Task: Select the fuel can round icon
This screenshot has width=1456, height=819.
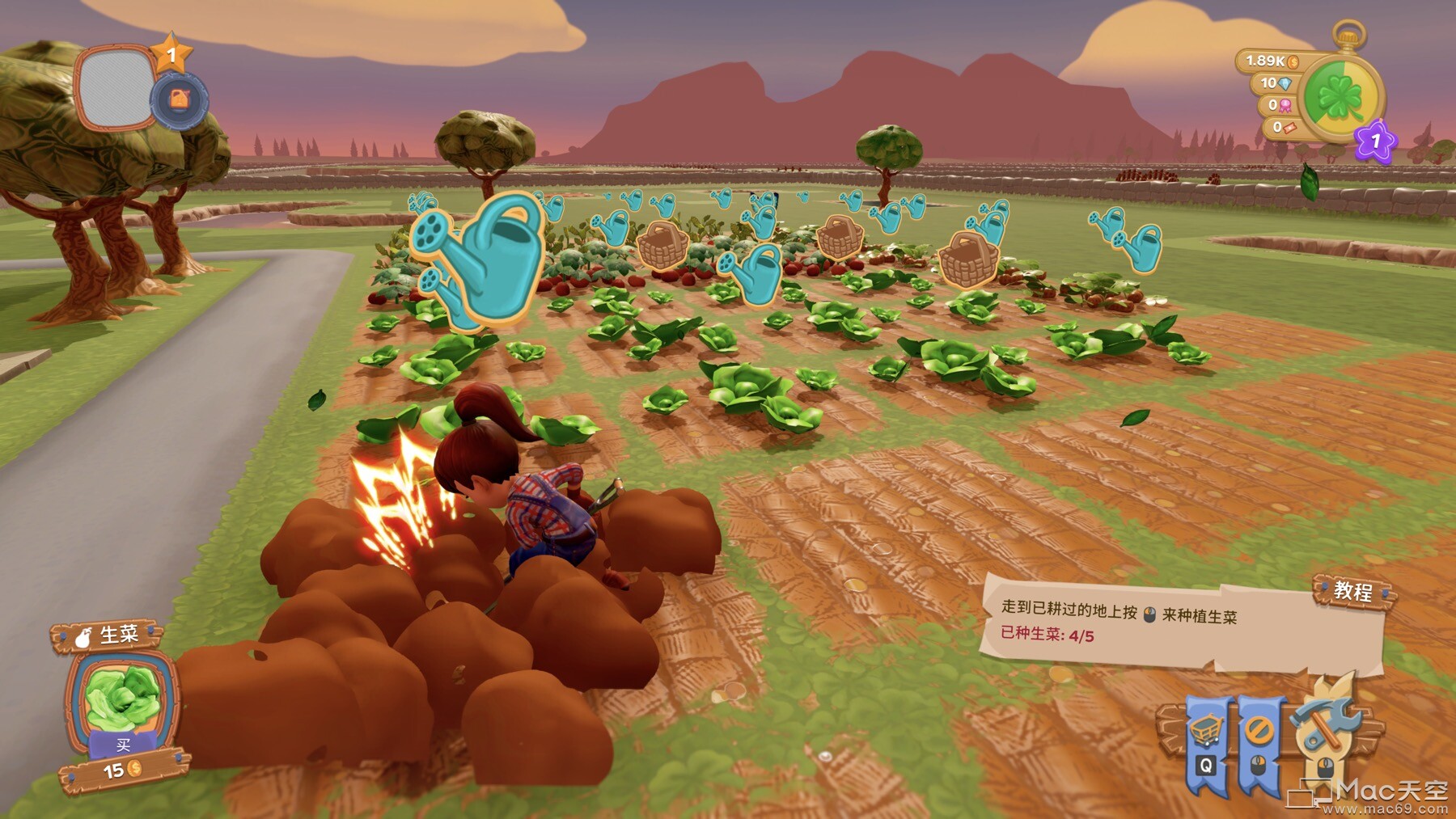Action: coord(180,101)
